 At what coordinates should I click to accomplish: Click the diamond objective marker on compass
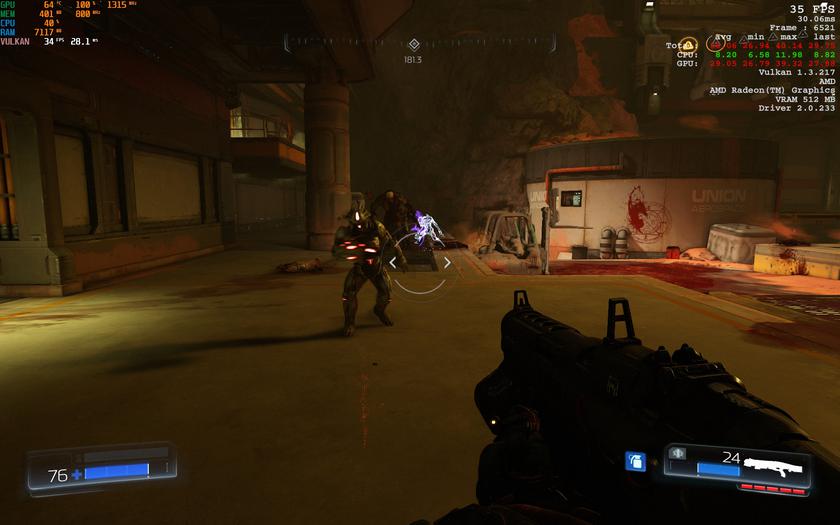414,44
